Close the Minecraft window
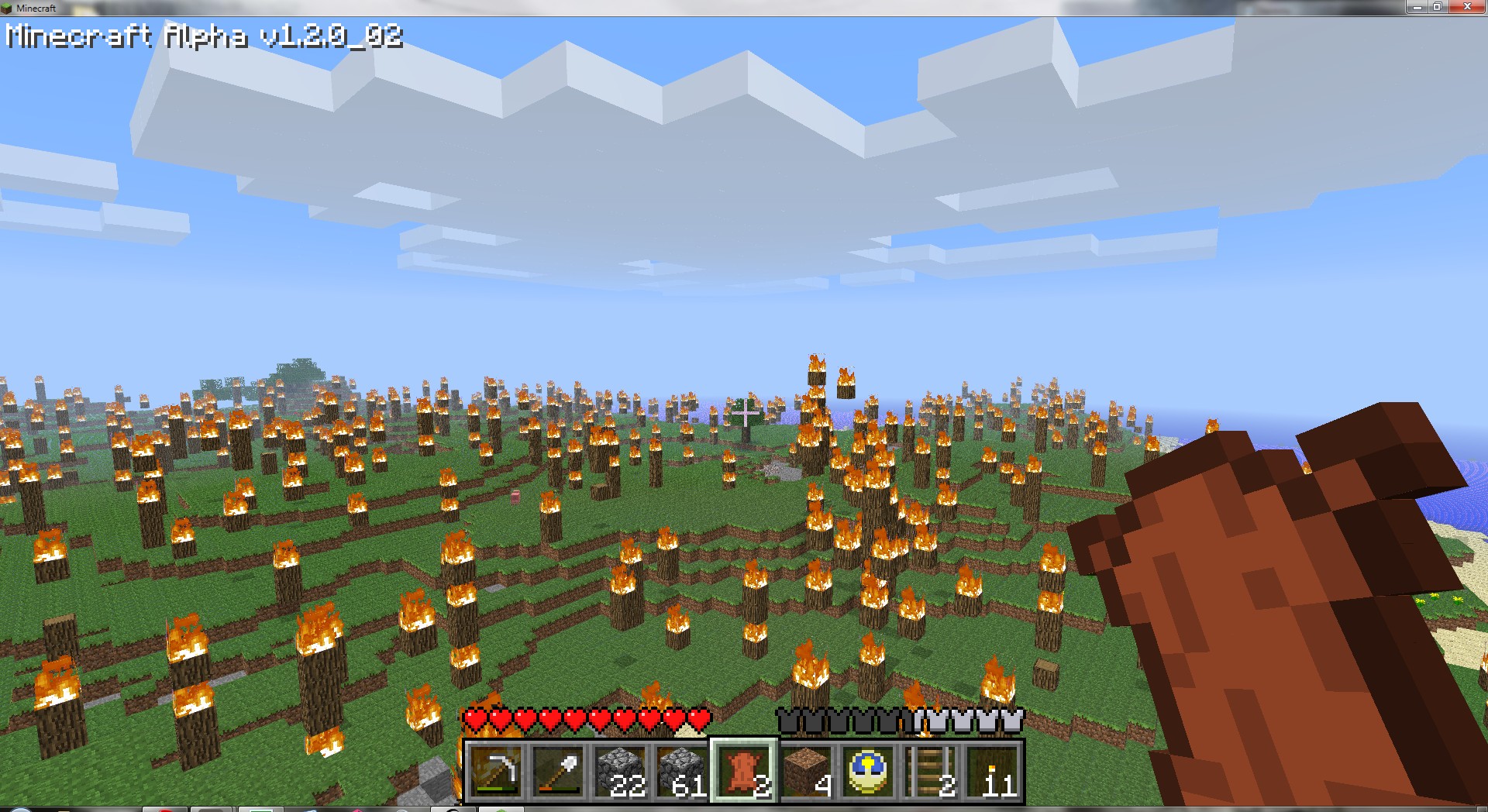Image resolution: width=1488 pixels, height=812 pixels. tap(1466, 7)
